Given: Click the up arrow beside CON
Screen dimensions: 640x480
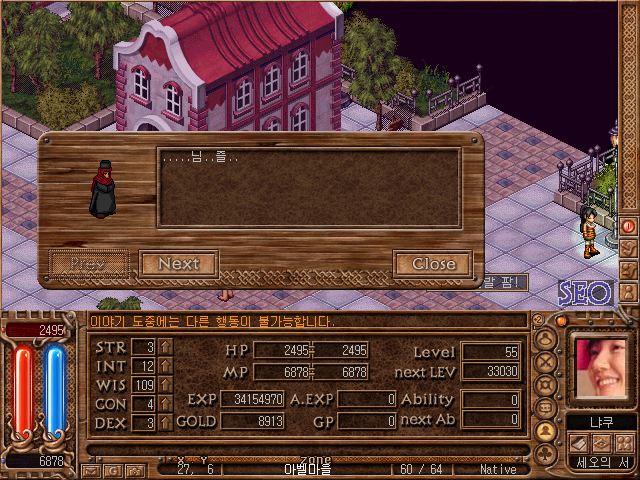Looking at the screenshot, I should (165, 404).
